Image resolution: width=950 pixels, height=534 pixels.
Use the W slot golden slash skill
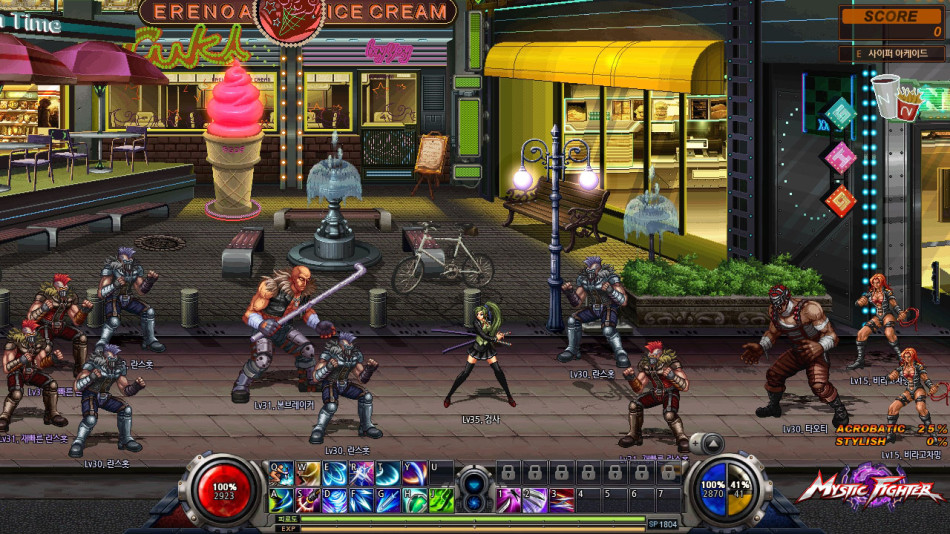click(307, 471)
